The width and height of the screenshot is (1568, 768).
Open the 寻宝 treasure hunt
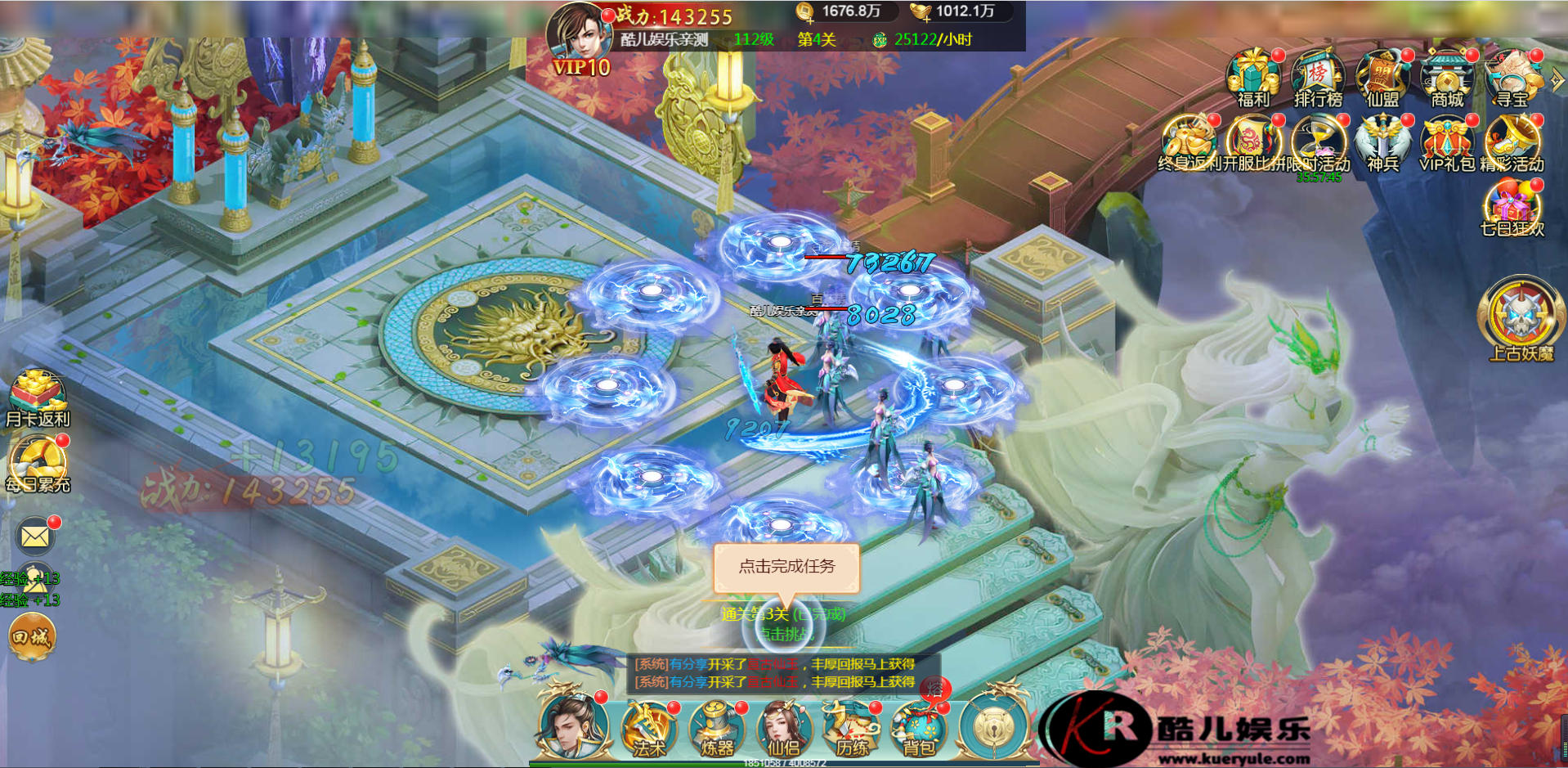(x=1512, y=78)
